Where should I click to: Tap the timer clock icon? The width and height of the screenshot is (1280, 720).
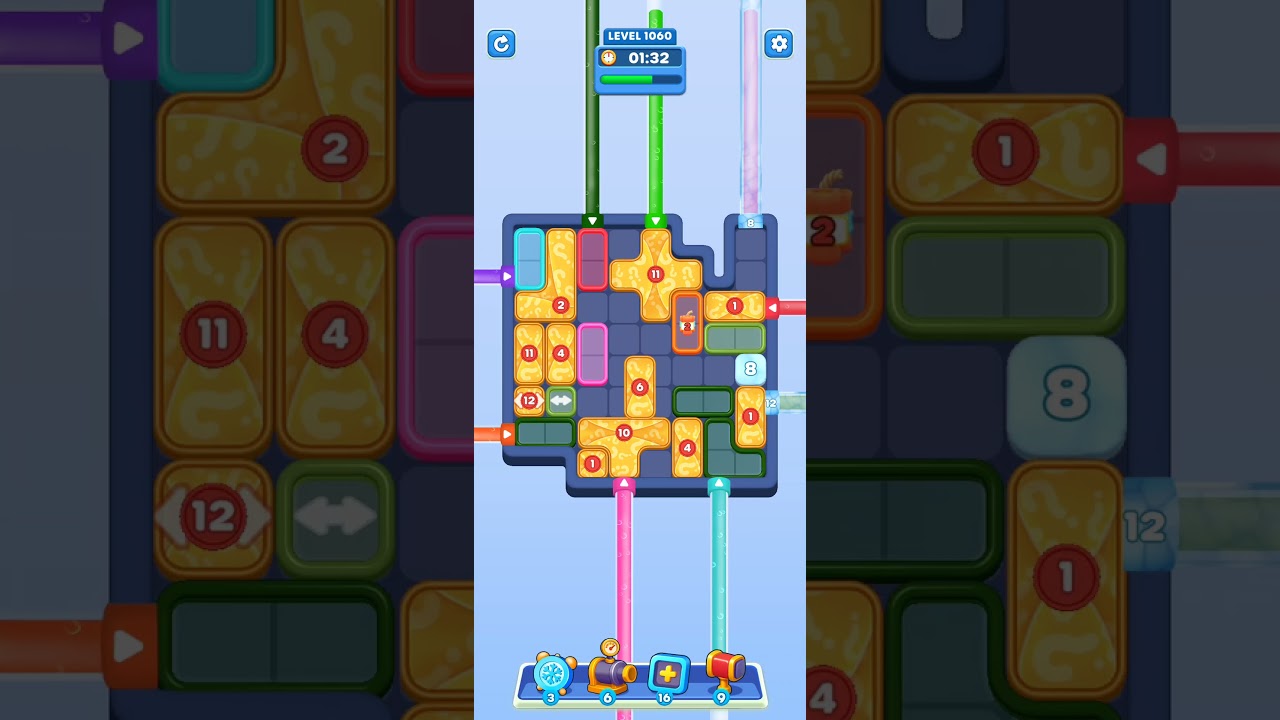(x=609, y=58)
